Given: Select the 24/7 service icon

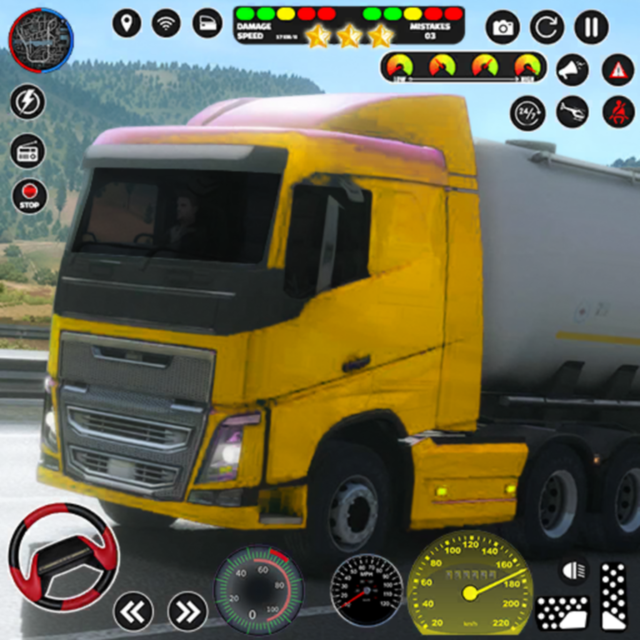Looking at the screenshot, I should [526, 112].
